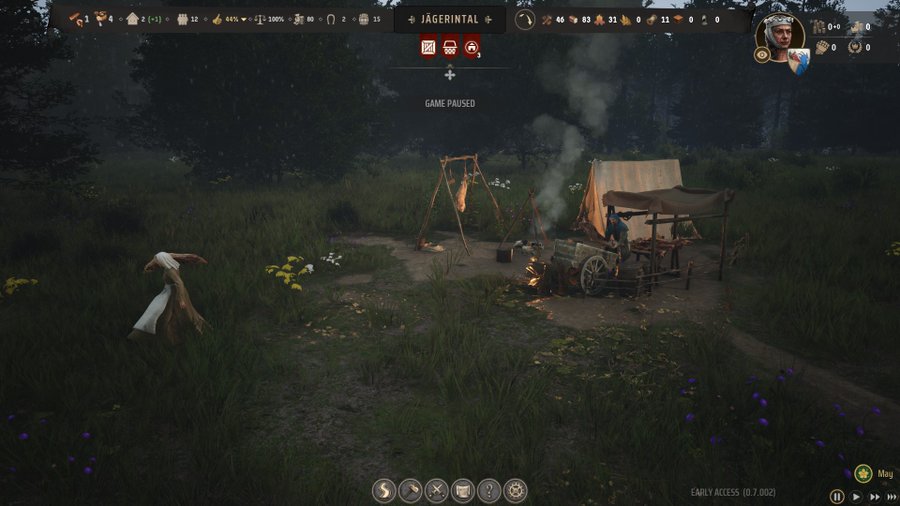Click the red basket alert banner
This screenshot has width=900, height=506.
[x=450, y=46]
